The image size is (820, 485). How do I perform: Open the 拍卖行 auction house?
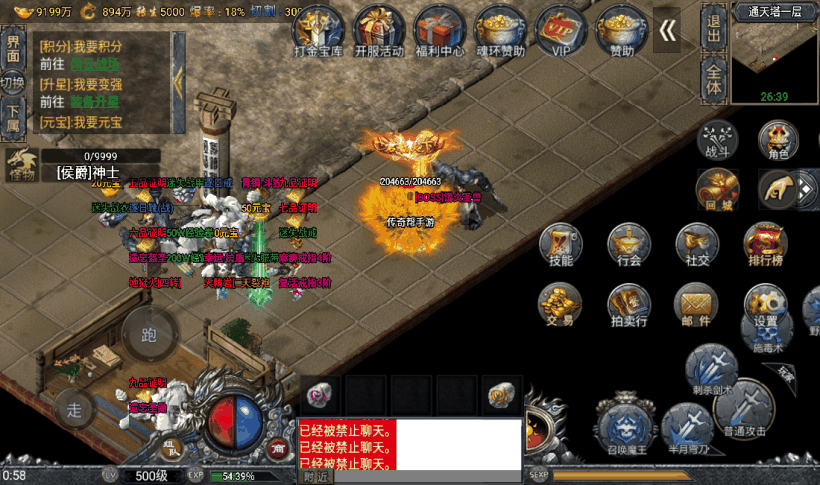[628, 304]
